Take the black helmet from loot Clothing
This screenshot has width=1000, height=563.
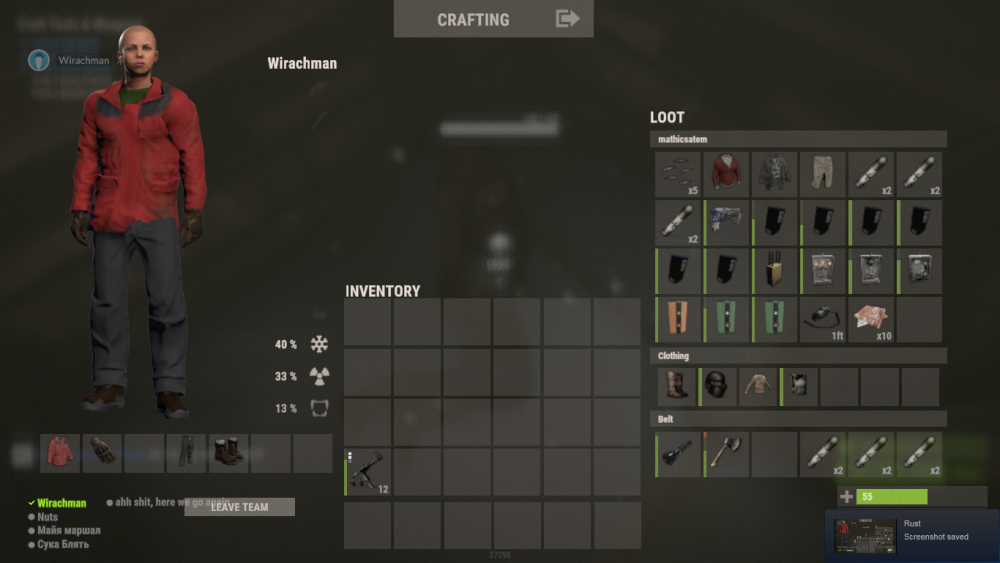tap(718, 386)
